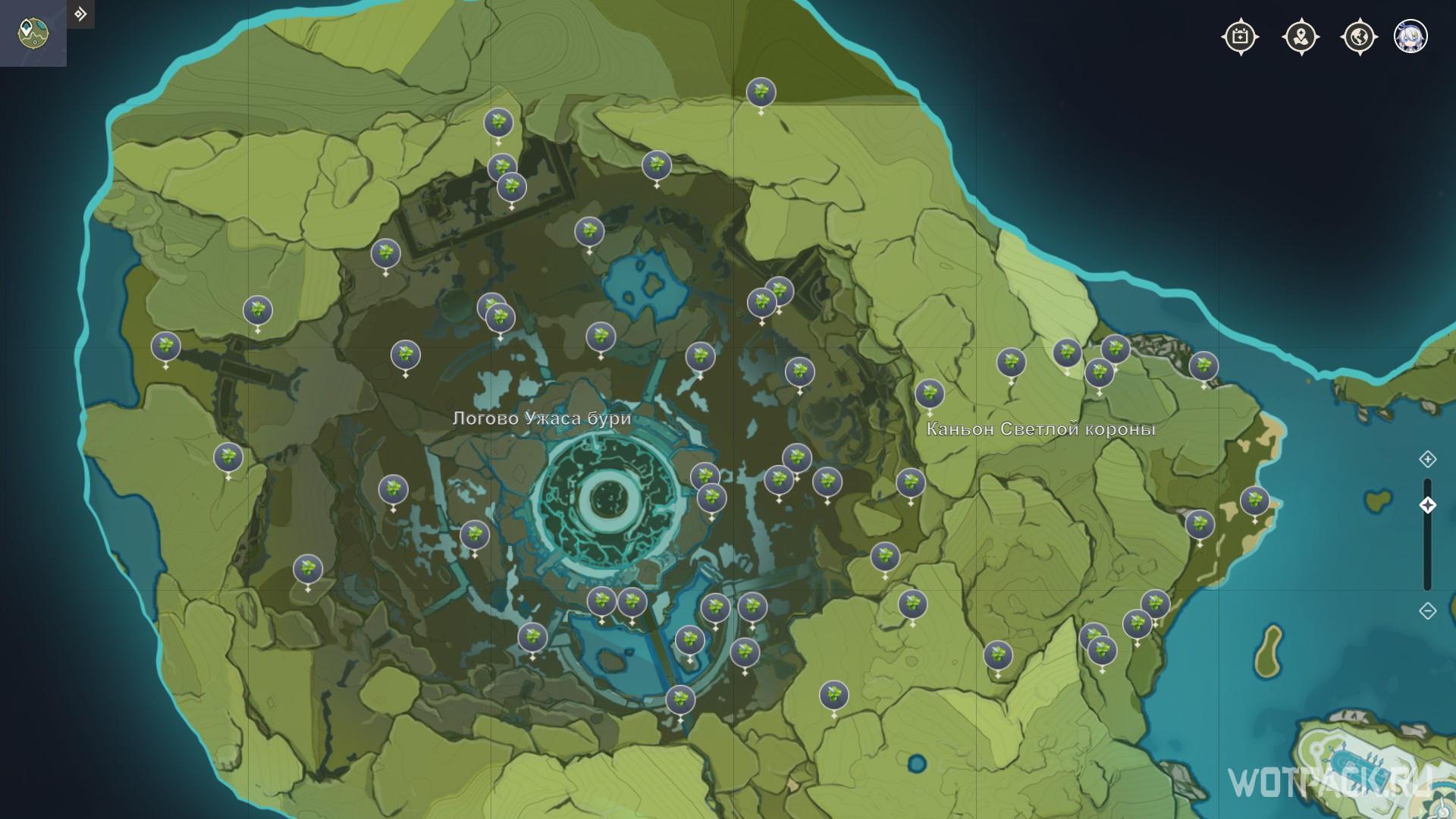Open the globe language/region icon
The height and width of the screenshot is (819, 1456).
click(x=1359, y=36)
